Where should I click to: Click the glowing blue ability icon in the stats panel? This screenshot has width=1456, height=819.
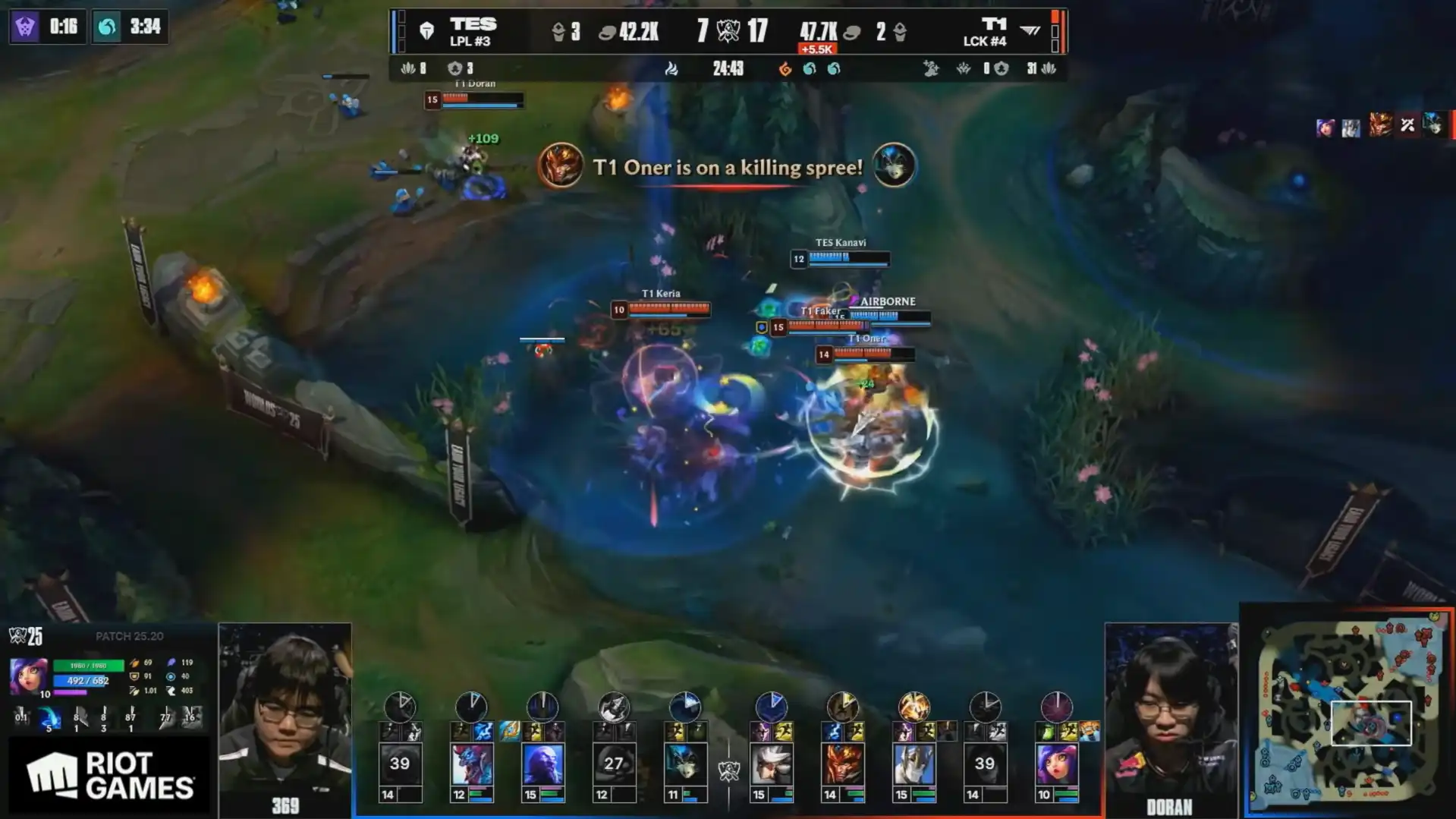(x=49, y=717)
